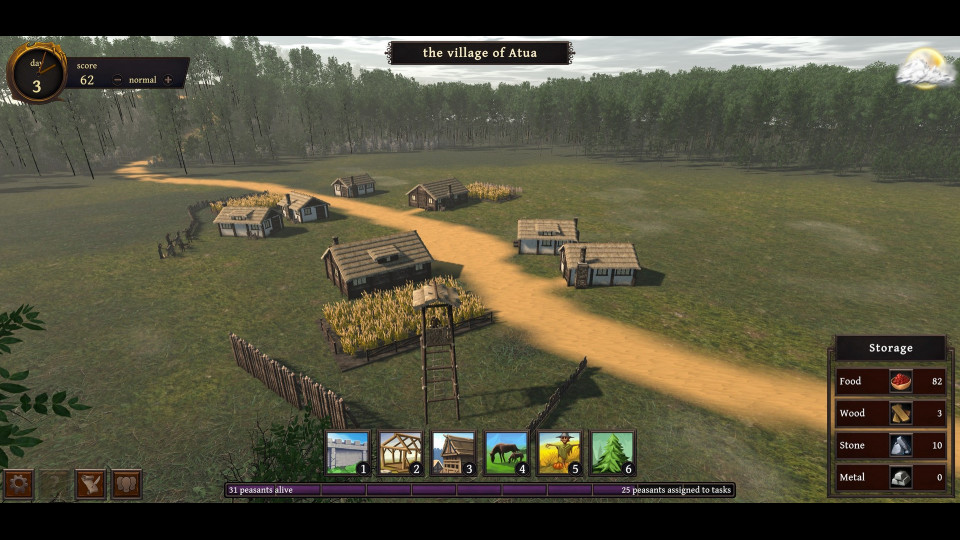Show the peasants overview icon
960x540 pixels.
pos(126,484)
